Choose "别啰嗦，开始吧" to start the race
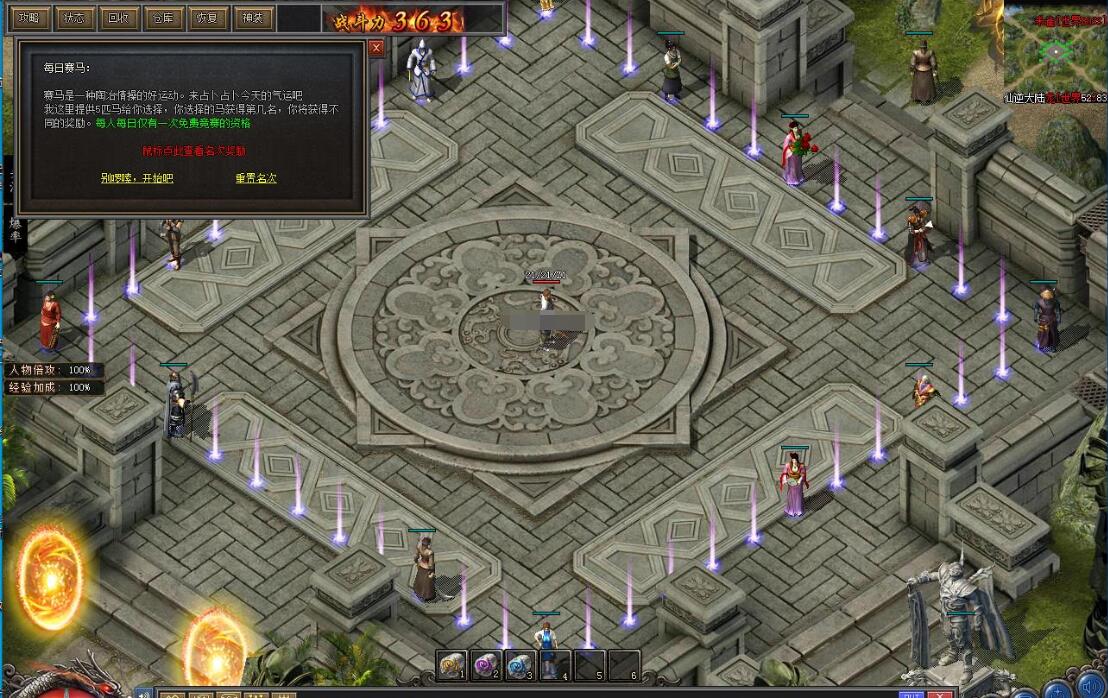1108x698 pixels. pos(137,178)
